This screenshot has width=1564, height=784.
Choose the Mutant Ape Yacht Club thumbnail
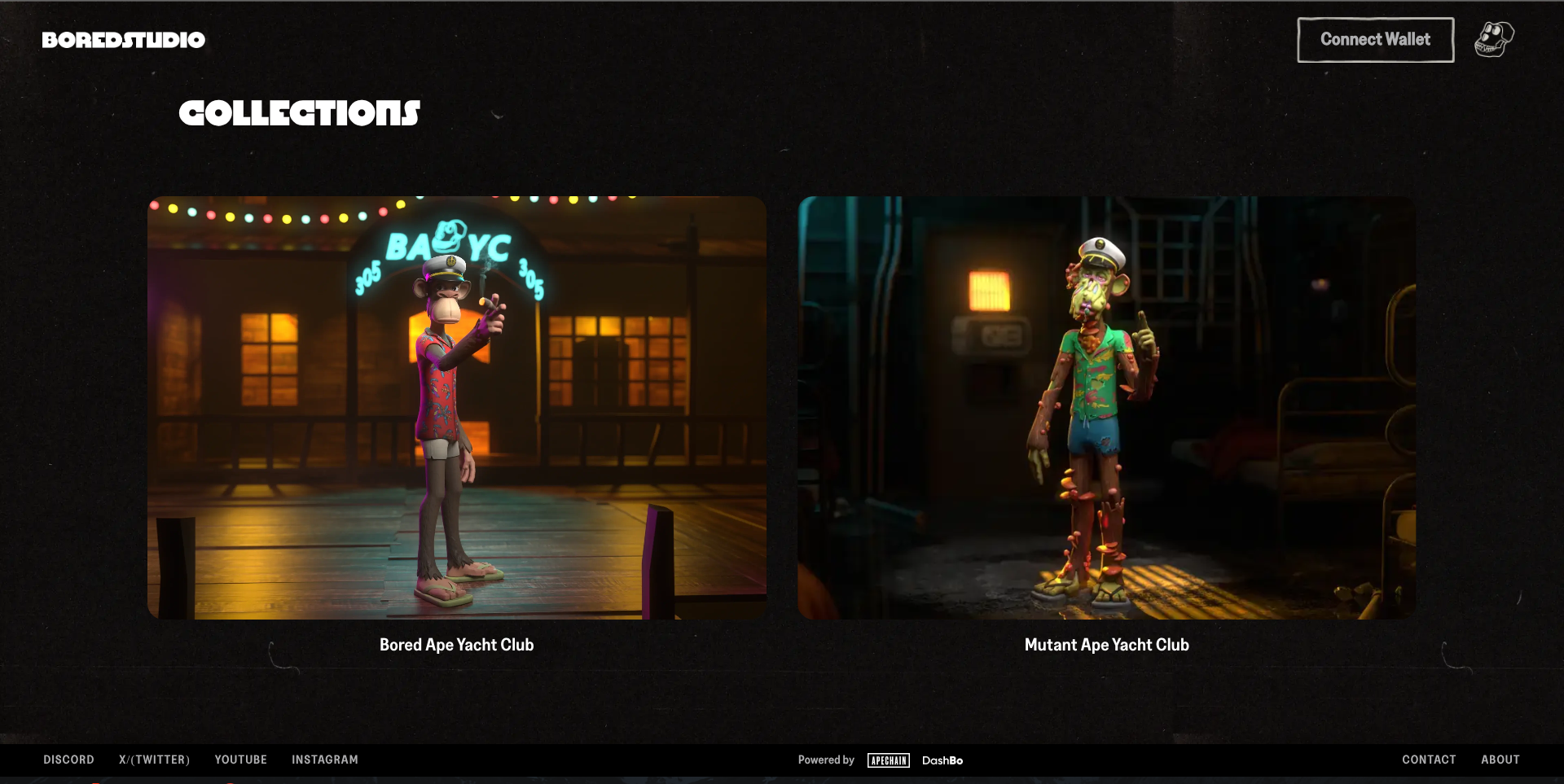pyautogui.click(x=1106, y=407)
